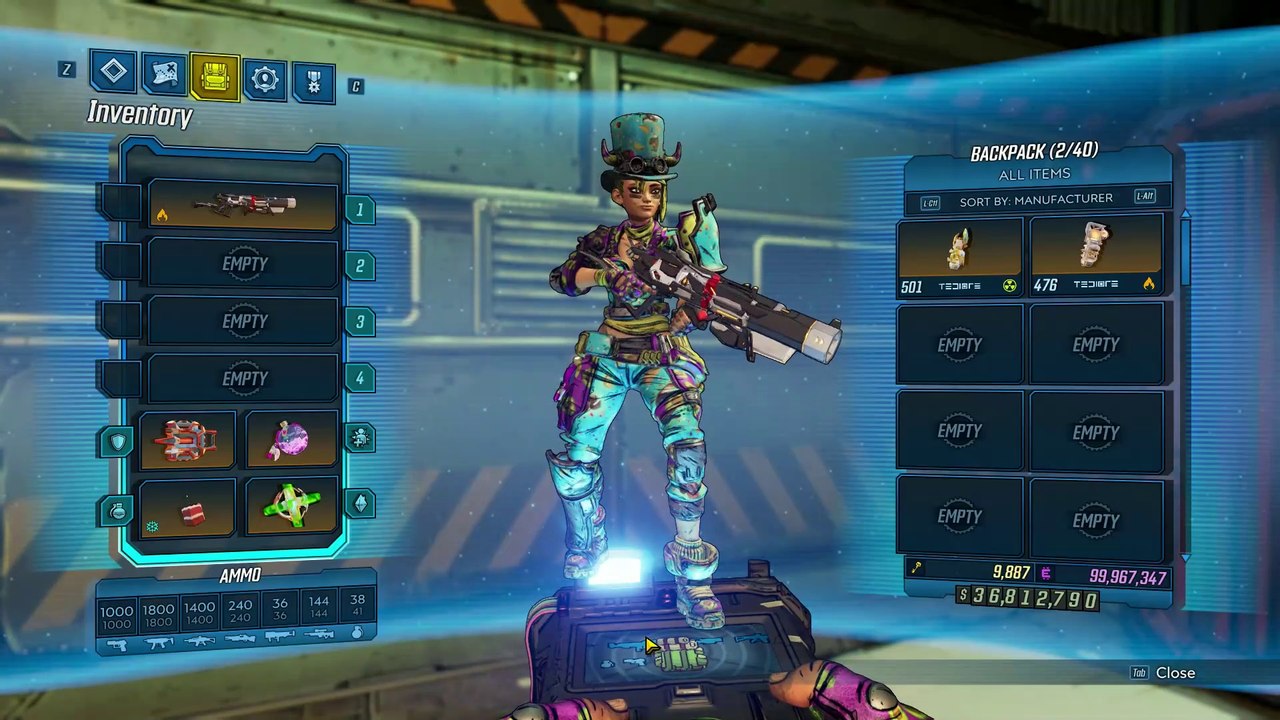Click the backpack list scrollbar

point(1186,250)
